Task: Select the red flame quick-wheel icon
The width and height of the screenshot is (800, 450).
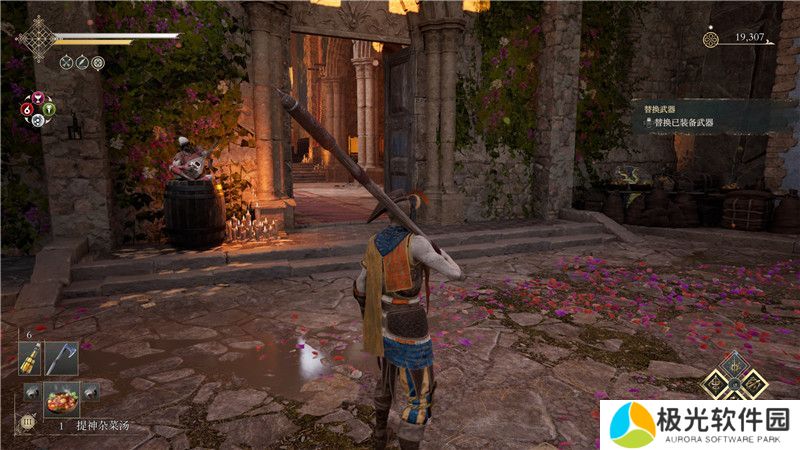Action: (x=27, y=109)
